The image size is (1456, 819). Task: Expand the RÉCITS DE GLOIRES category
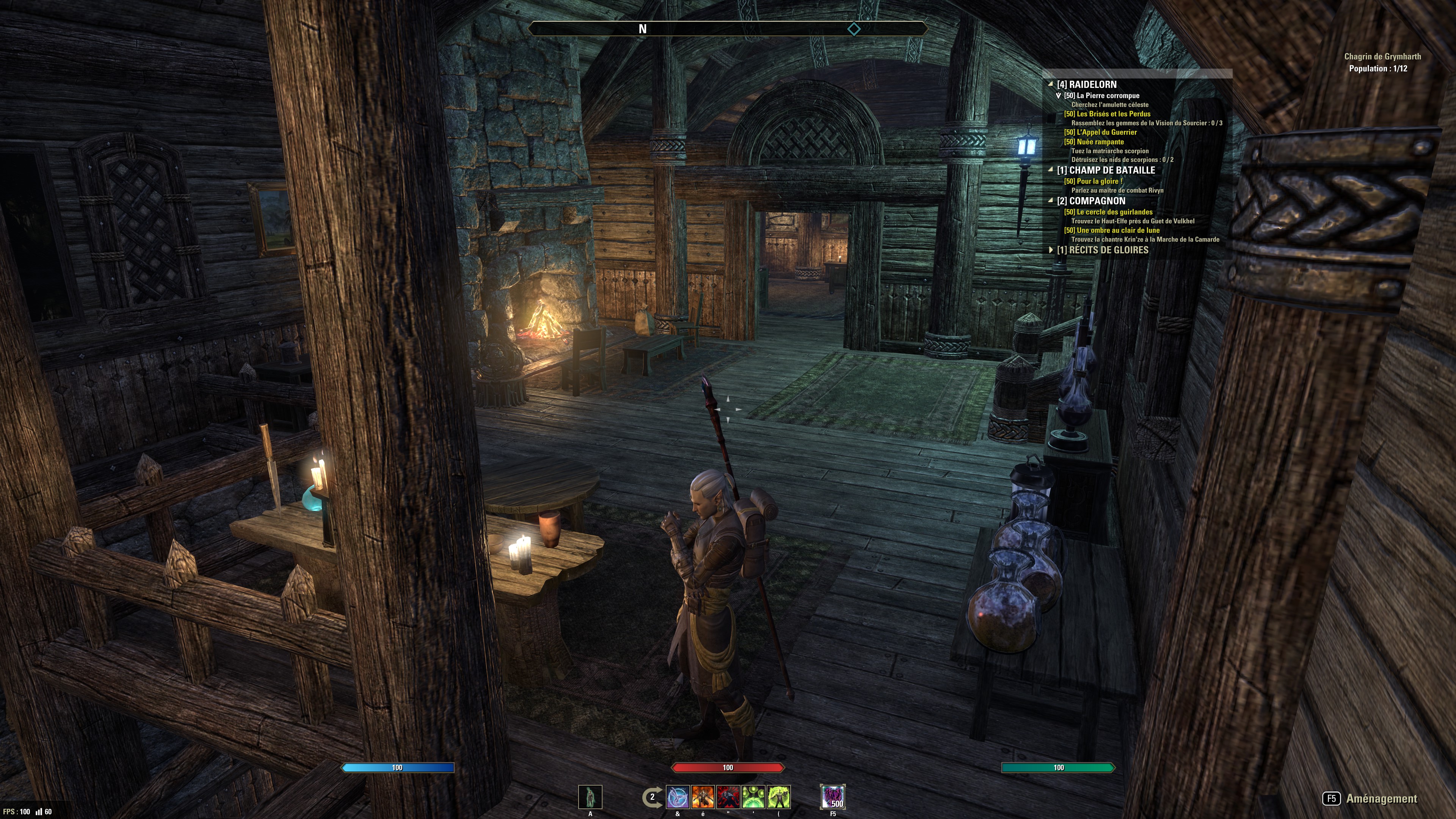1051,250
